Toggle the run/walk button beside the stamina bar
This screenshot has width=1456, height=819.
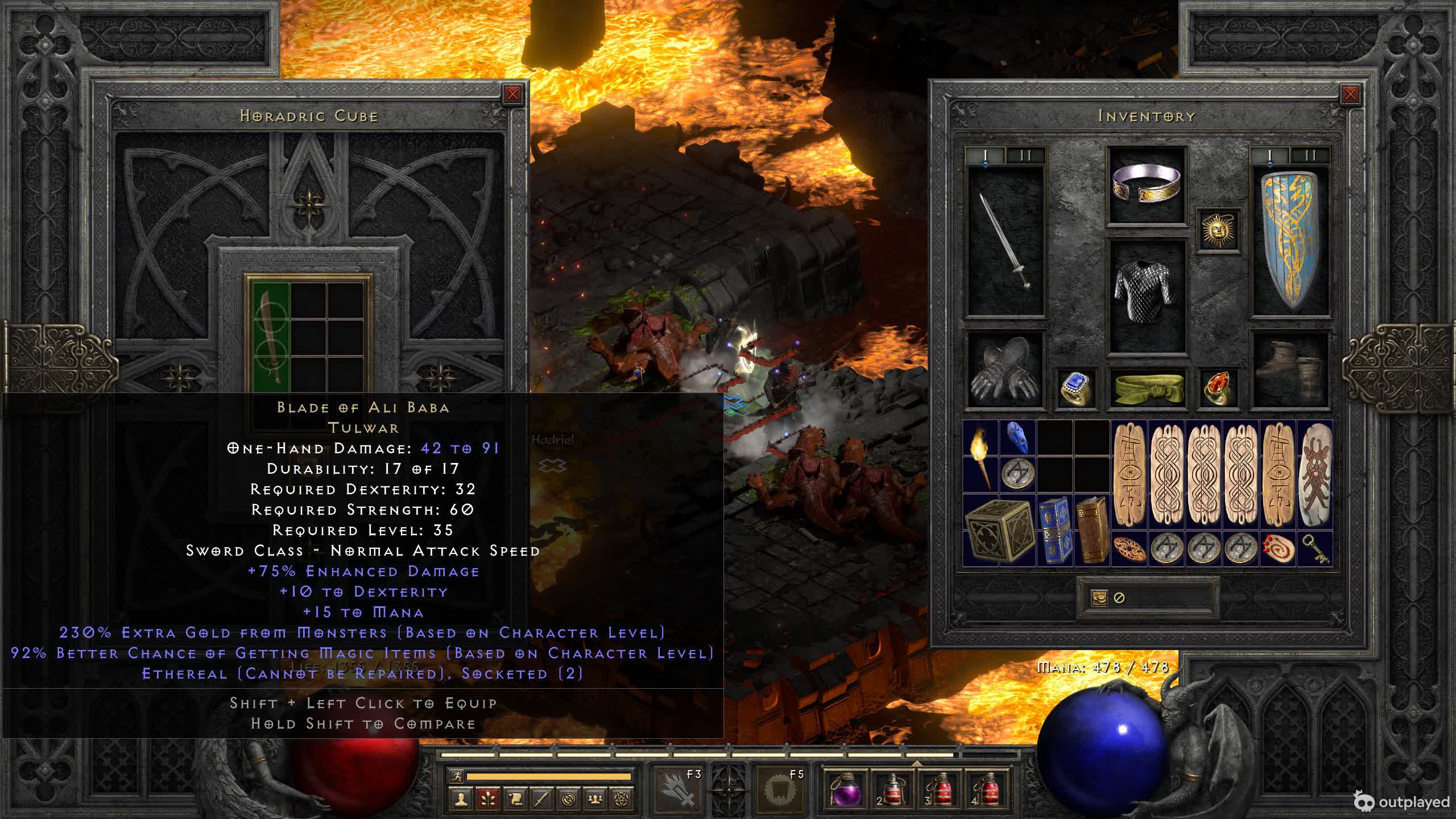456,776
